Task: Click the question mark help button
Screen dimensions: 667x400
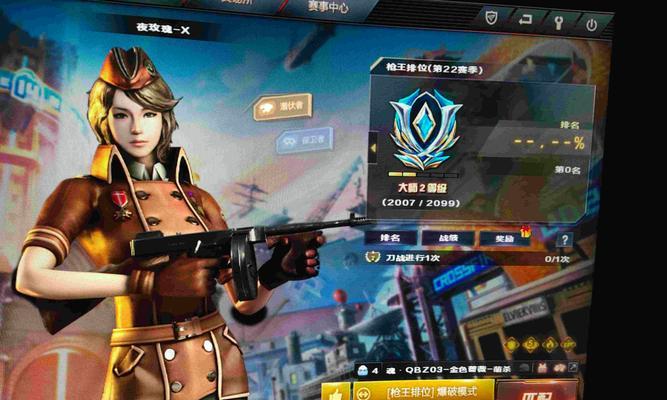Action: point(565,240)
